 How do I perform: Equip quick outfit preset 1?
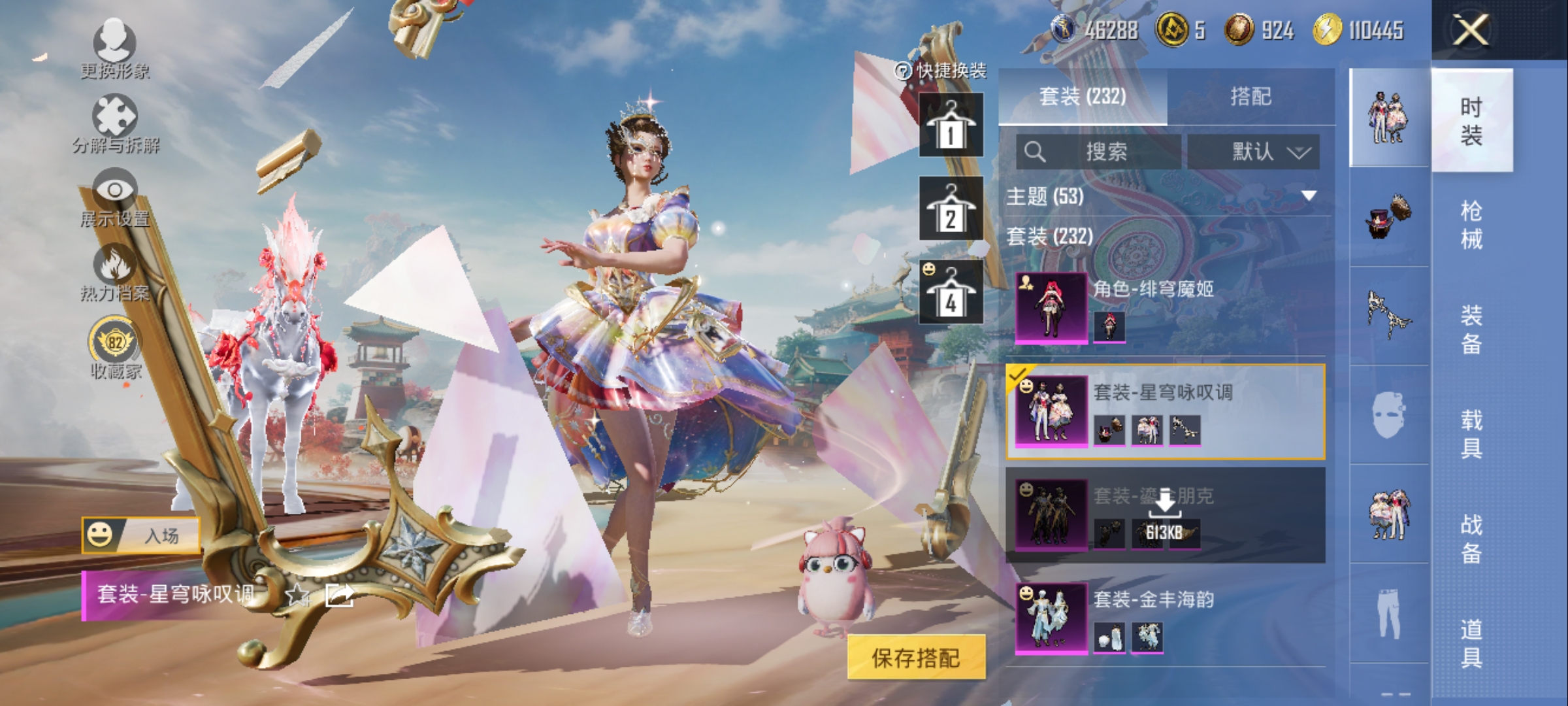click(x=951, y=125)
